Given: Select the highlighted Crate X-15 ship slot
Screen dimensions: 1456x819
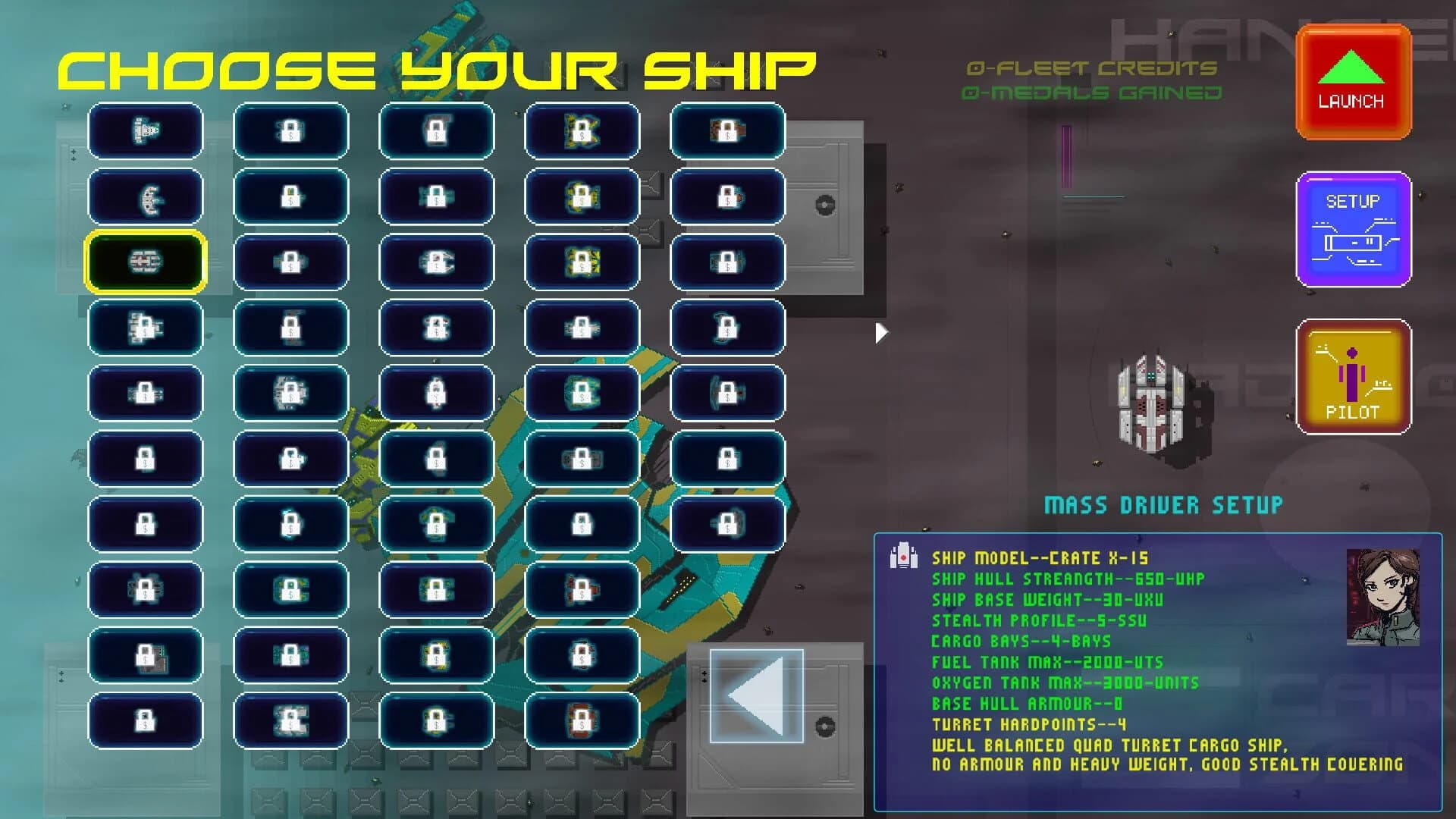Looking at the screenshot, I should (x=146, y=262).
